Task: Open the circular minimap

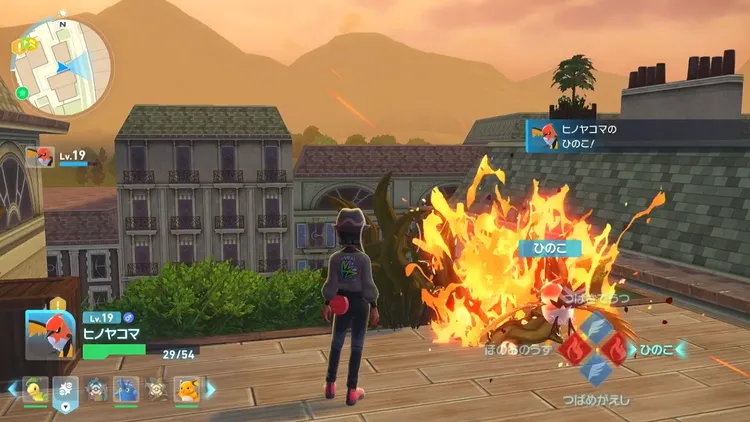Action: pos(62,67)
